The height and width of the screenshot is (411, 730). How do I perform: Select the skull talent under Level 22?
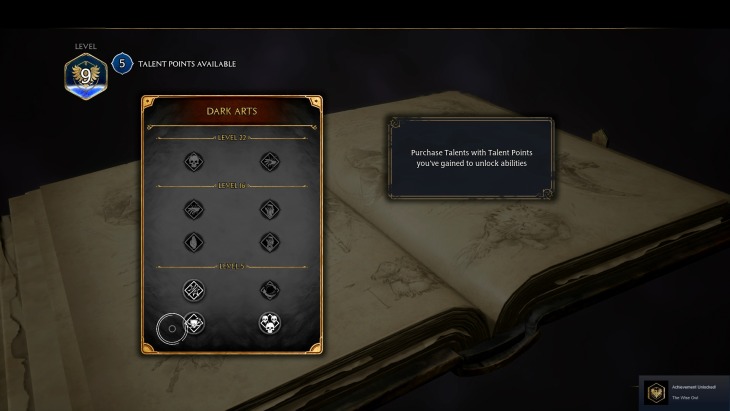(194, 161)
